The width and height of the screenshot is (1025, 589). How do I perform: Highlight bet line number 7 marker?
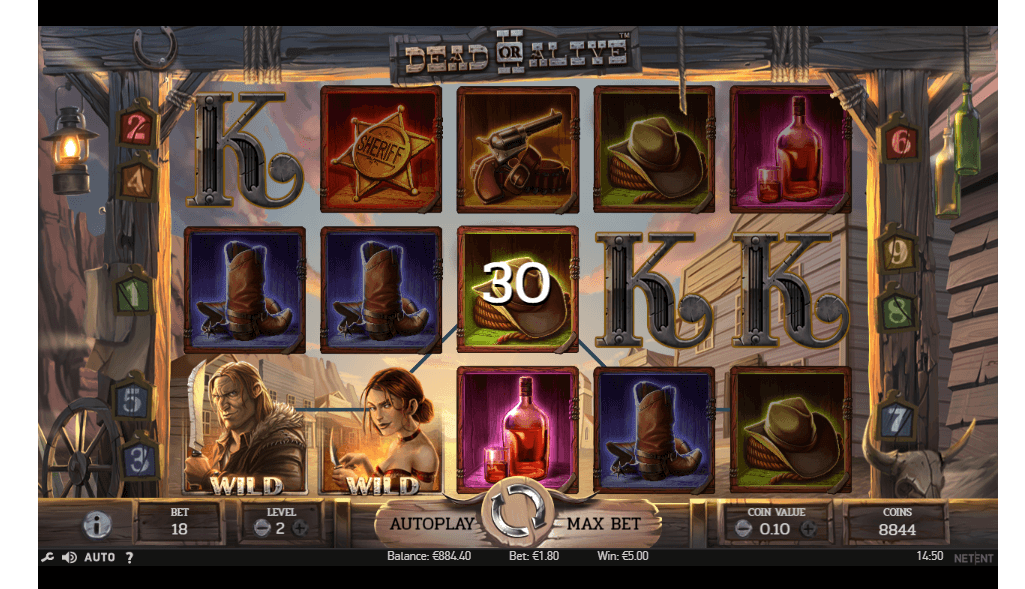tap(898, 420)
